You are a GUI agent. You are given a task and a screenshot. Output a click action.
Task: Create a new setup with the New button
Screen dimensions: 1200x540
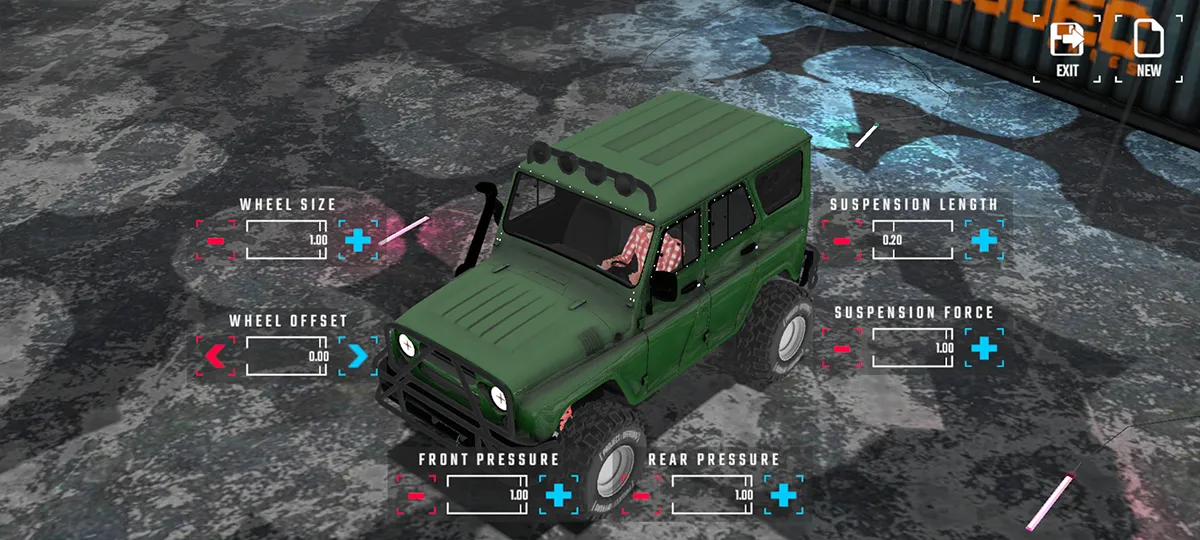1148,48
